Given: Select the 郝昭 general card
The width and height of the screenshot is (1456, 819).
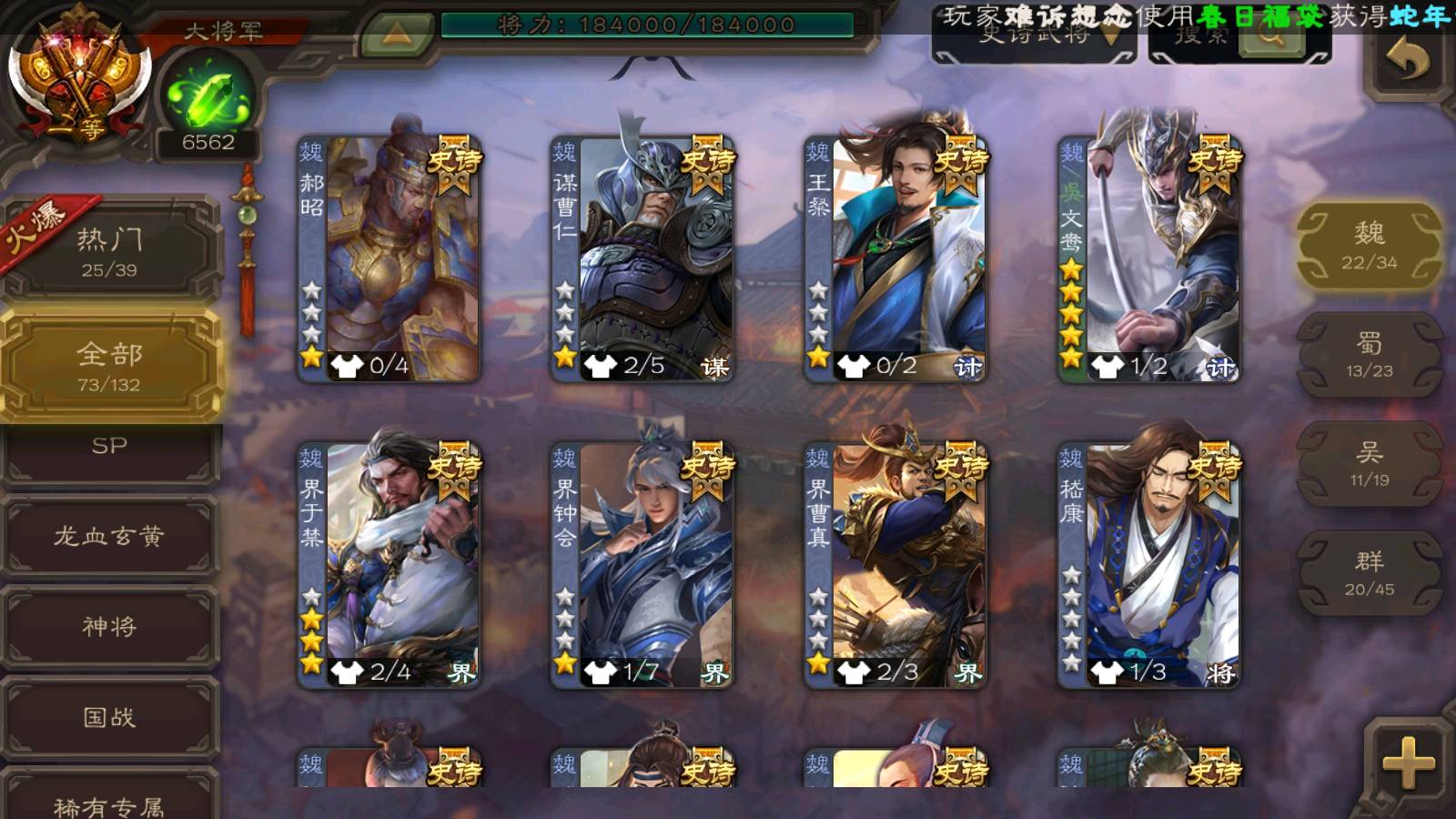Looking at the screenshot, I should pyautogui.click(x=389, y=259).
